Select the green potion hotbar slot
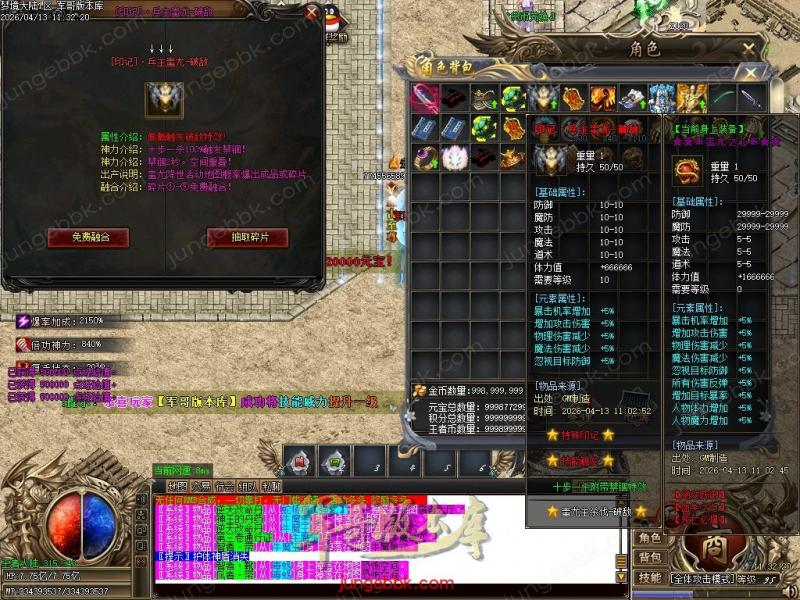 (x=334, y=461)
